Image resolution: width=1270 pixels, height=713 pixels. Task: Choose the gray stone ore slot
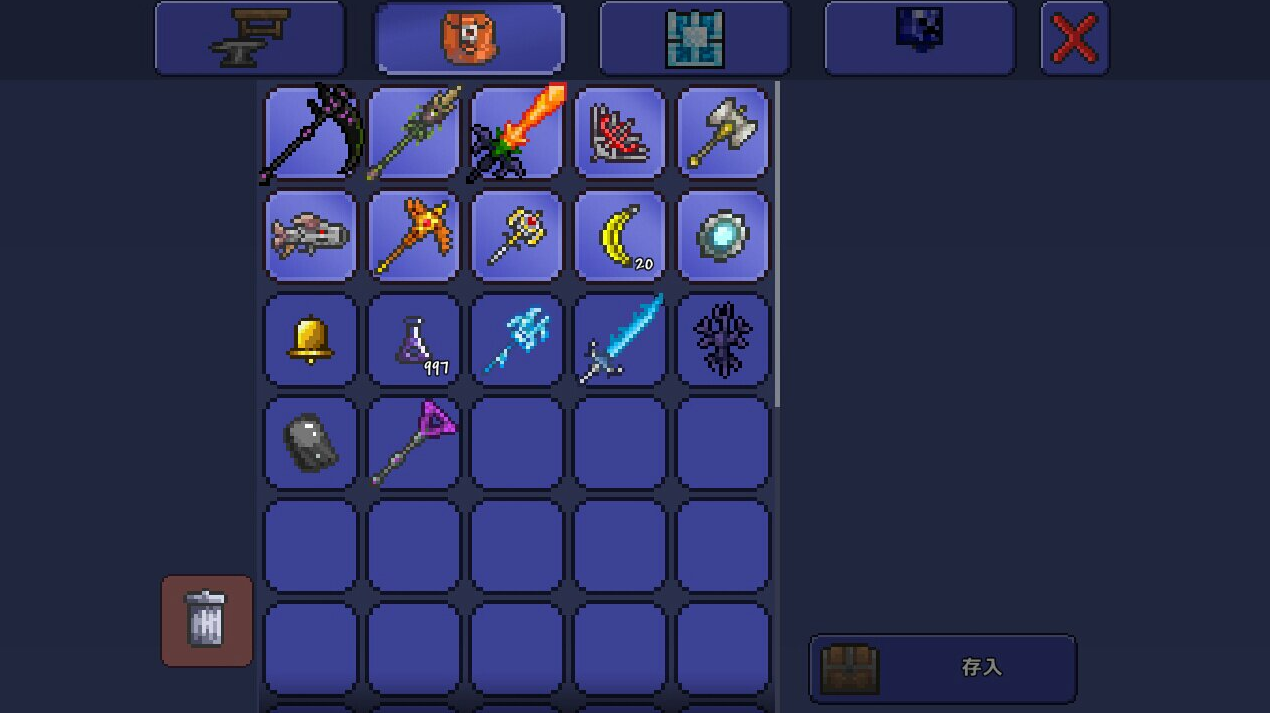pos(310,443)
